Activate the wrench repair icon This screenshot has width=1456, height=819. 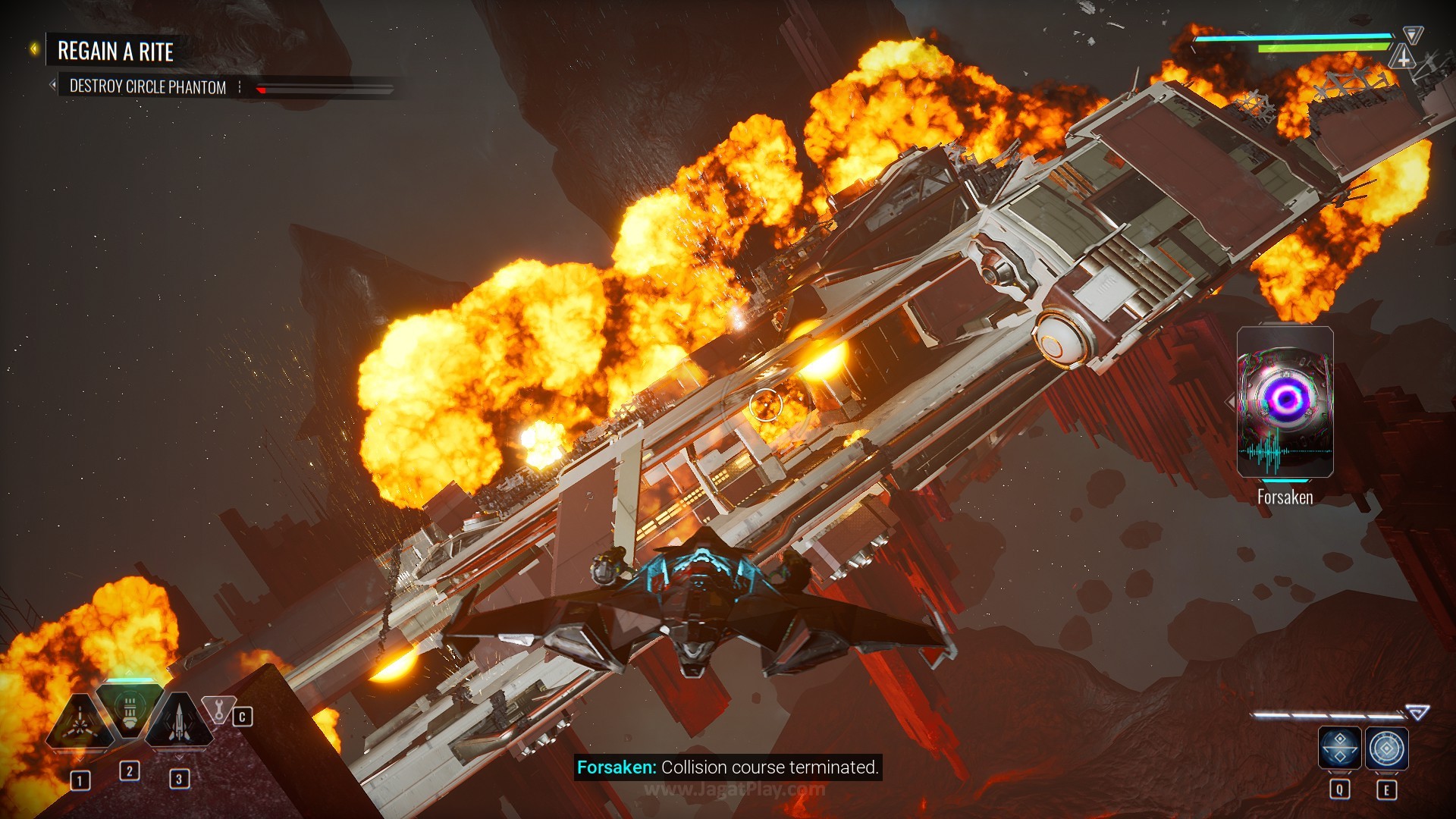pyautogui.click(x=218, y=711)
